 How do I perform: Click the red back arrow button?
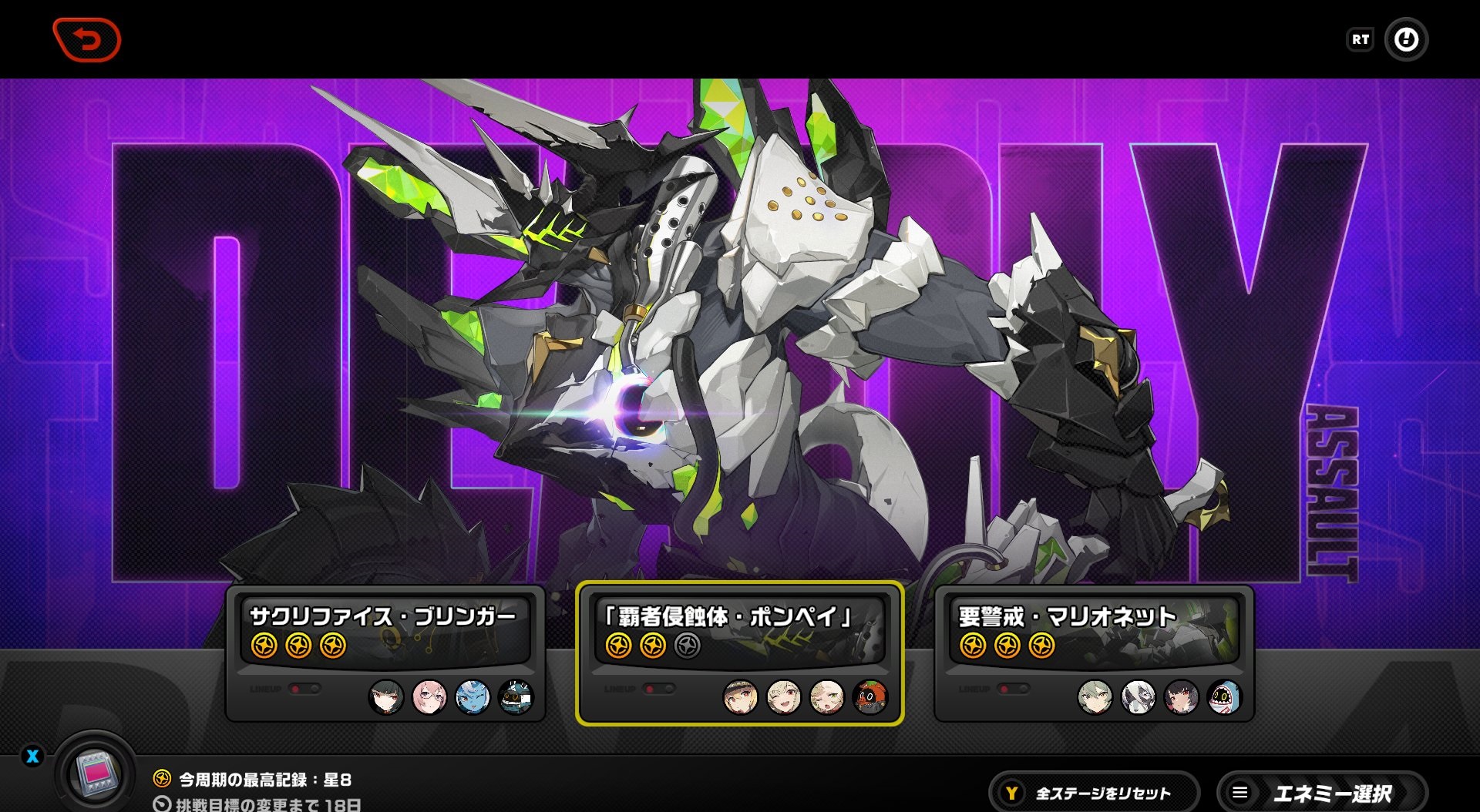click(x=86, y=39)
